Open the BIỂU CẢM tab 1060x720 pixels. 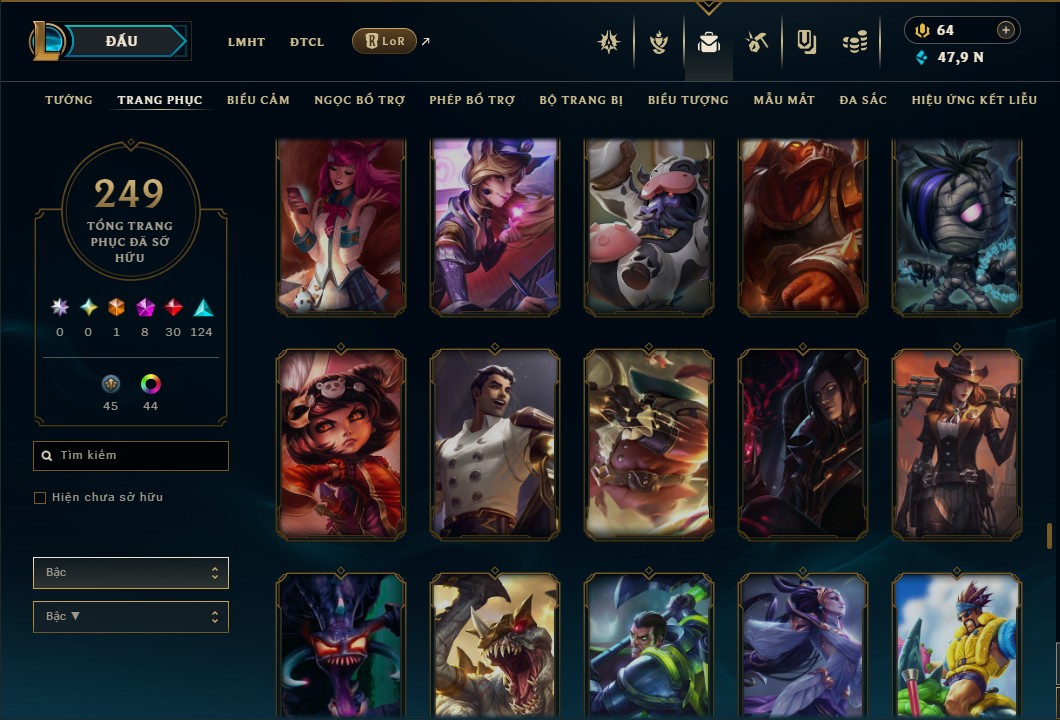pos(258,100)
